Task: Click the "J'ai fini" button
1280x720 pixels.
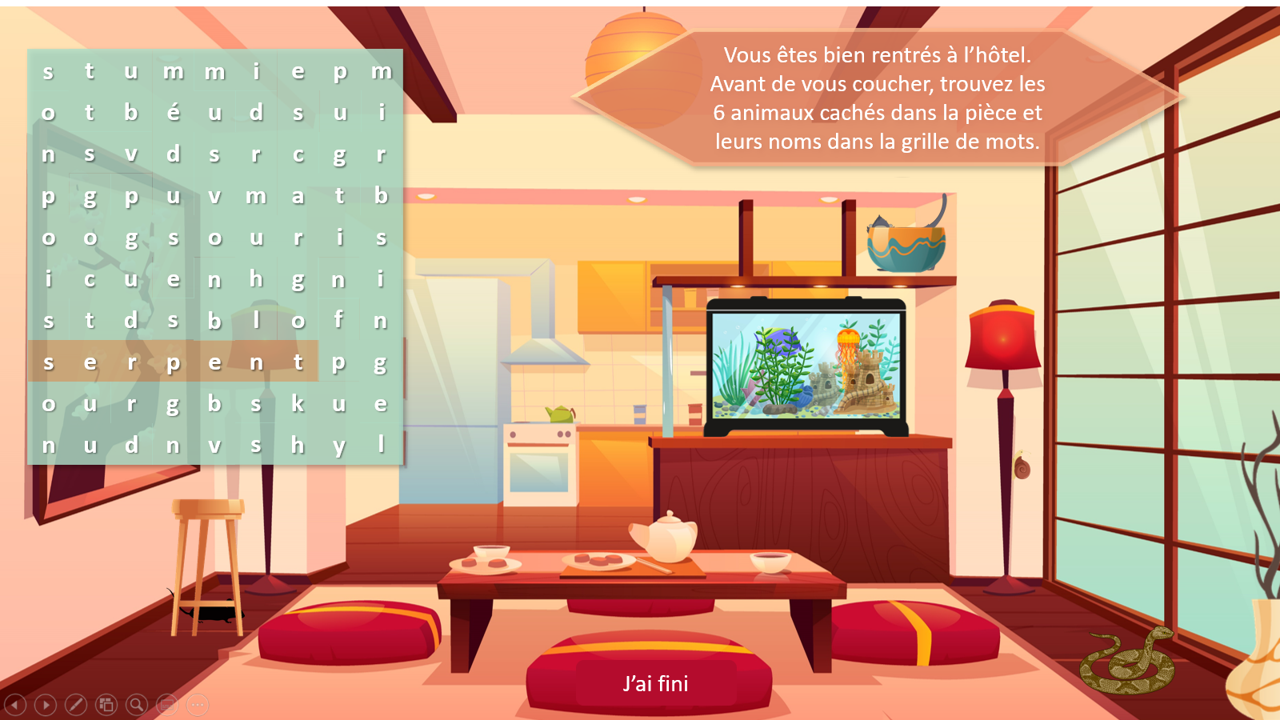Action: click(x=655, y=684)
